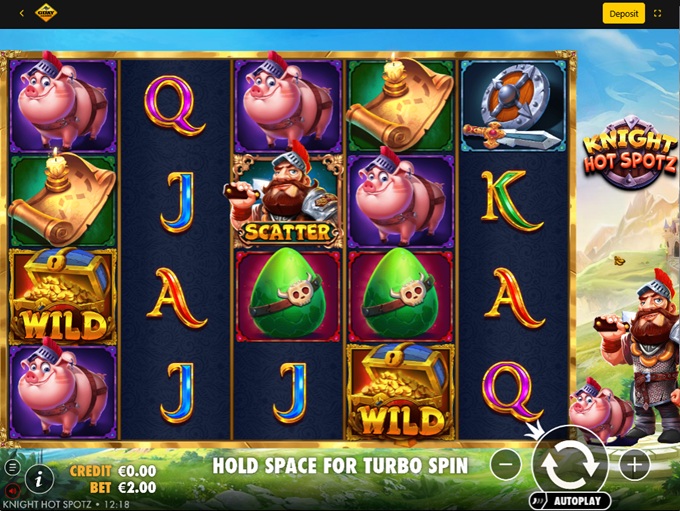Spin the reels with the circular arrows button
Image resolution: width=680 pixels, height=511 pixels.
[x=570, y=463]
